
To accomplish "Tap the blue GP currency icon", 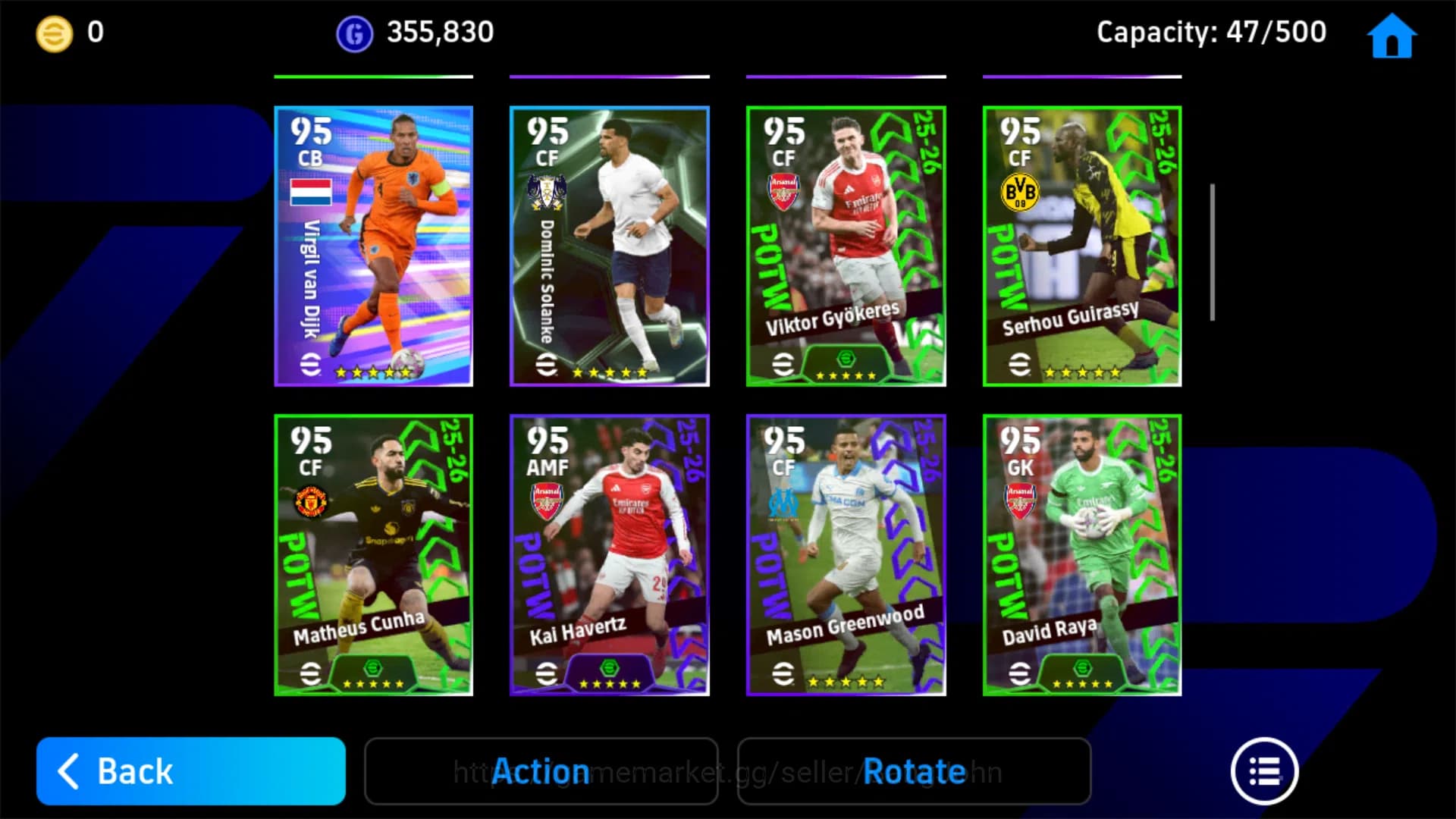I will point(351,32).
